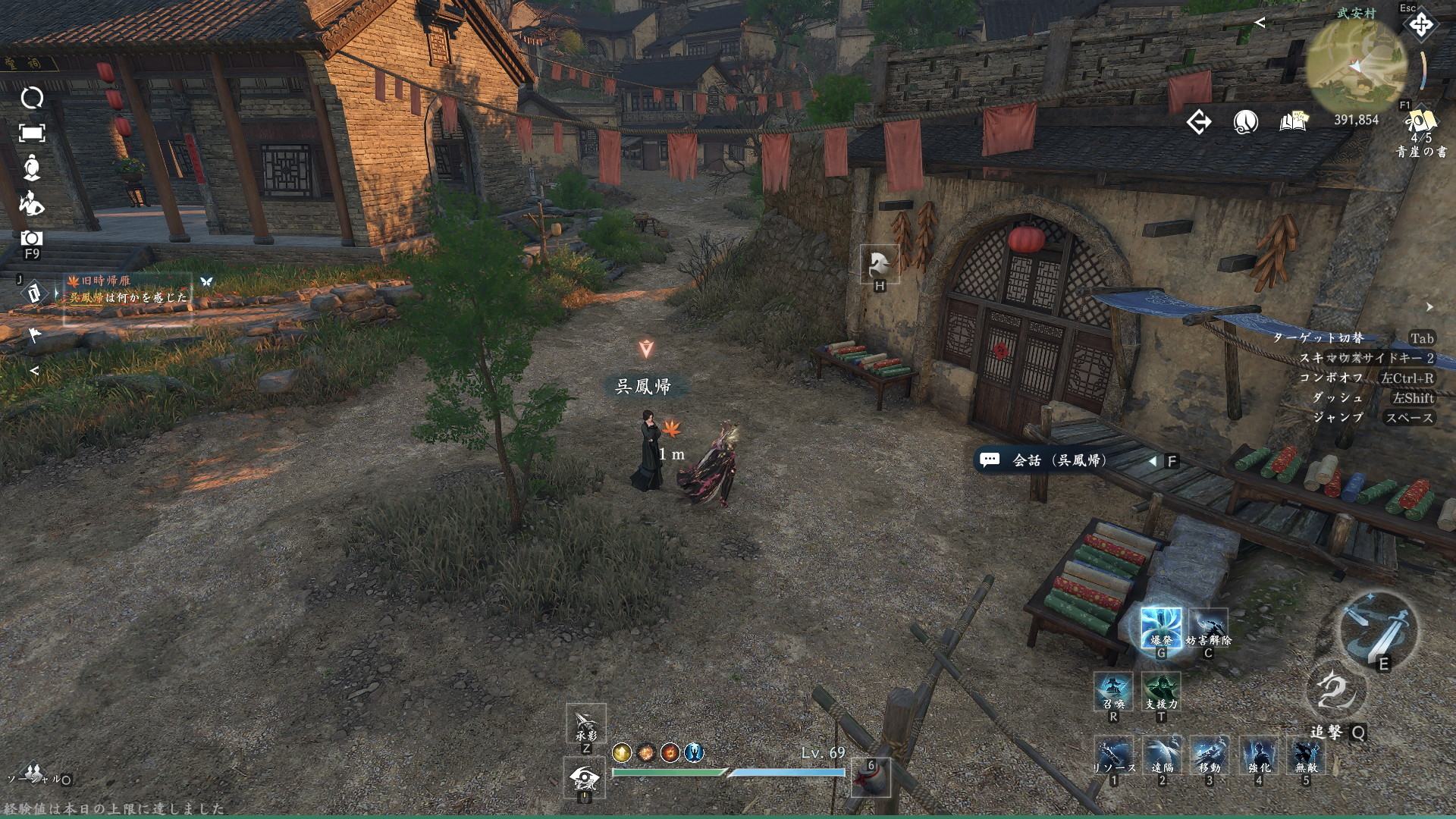Select the 移動 movement skill

pyautogui.click(x=1210, y=755)
